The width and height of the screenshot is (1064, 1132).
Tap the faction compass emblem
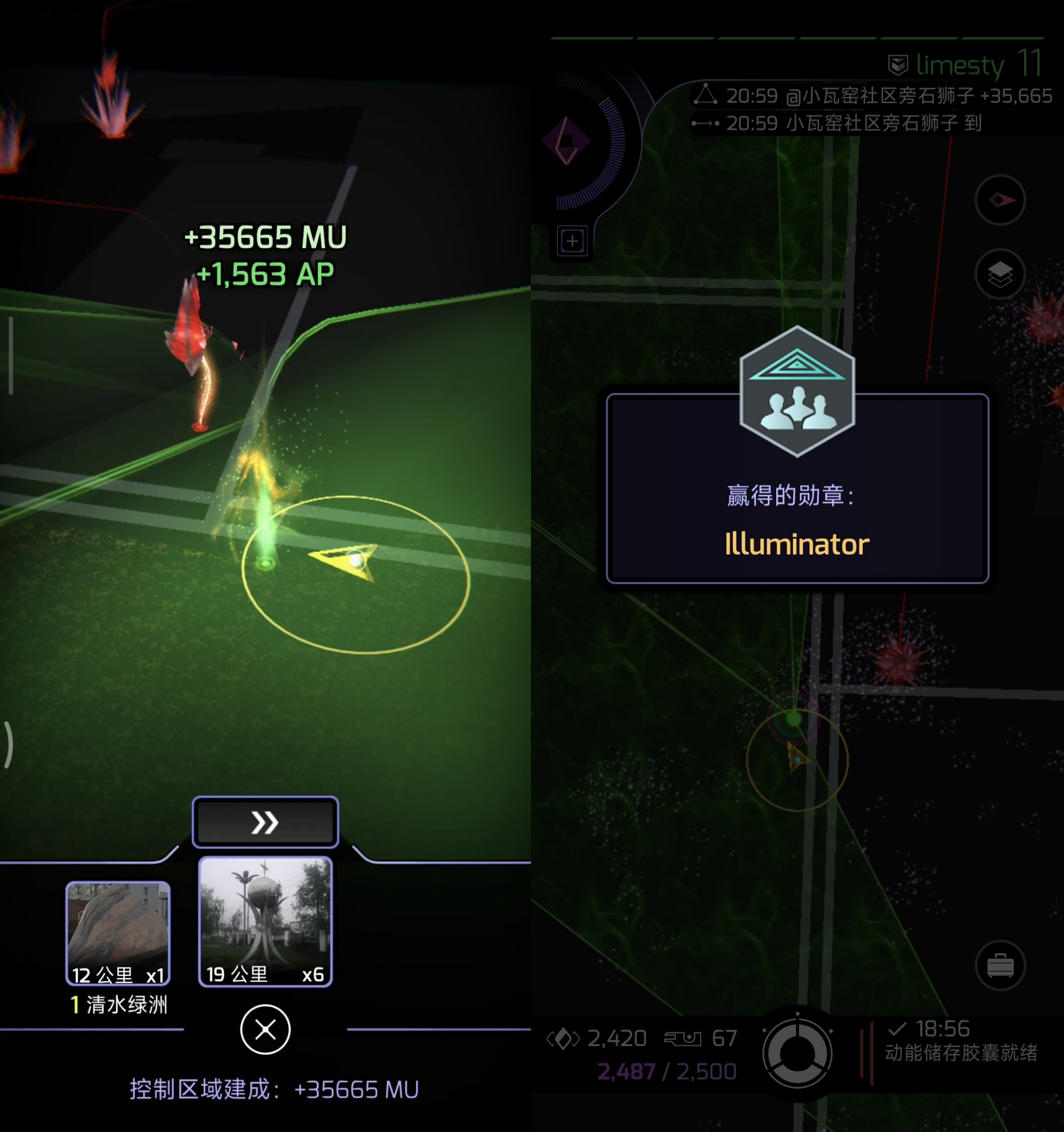[566, 140]
